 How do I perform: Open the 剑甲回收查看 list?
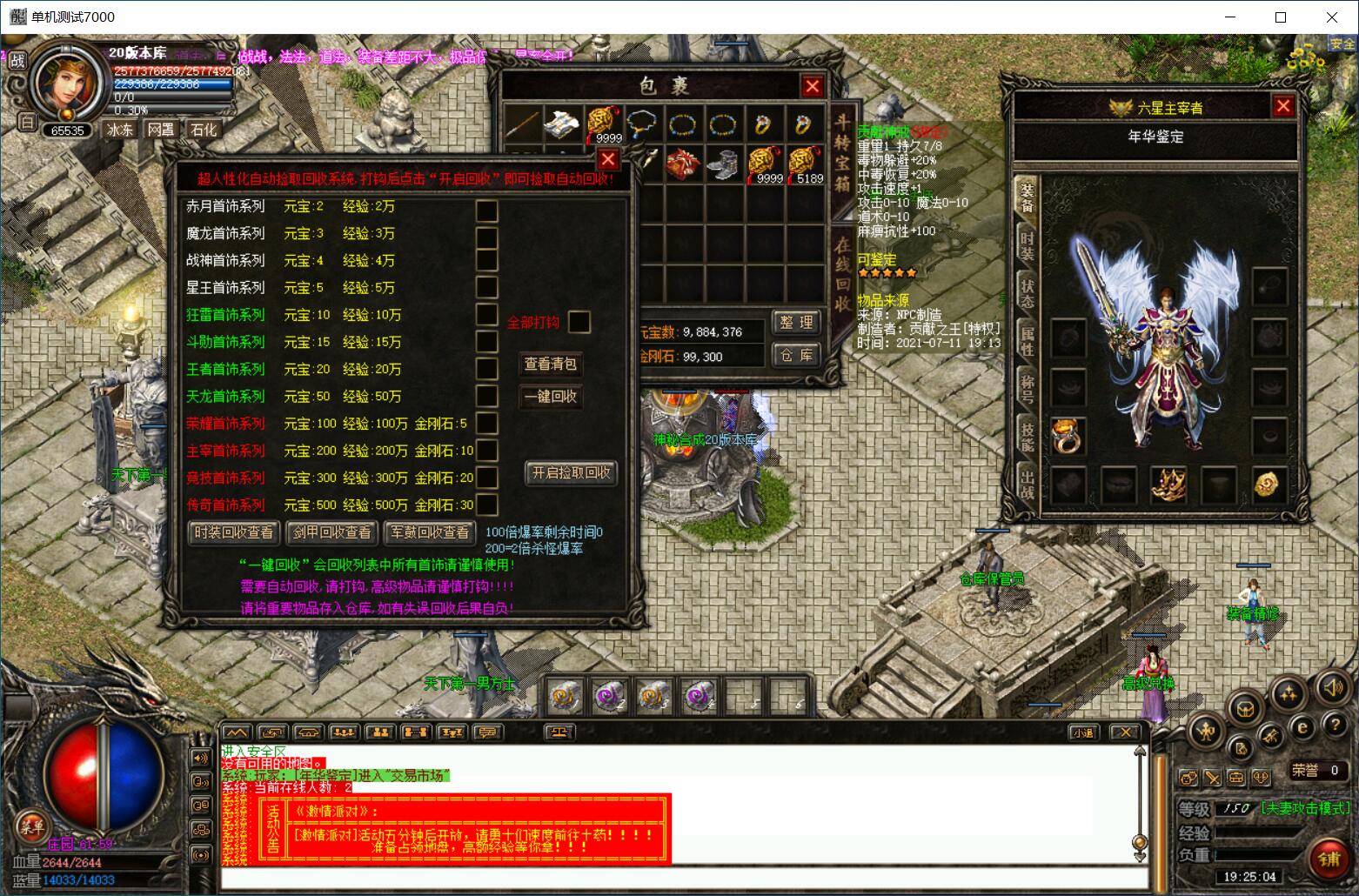[331, 532]
